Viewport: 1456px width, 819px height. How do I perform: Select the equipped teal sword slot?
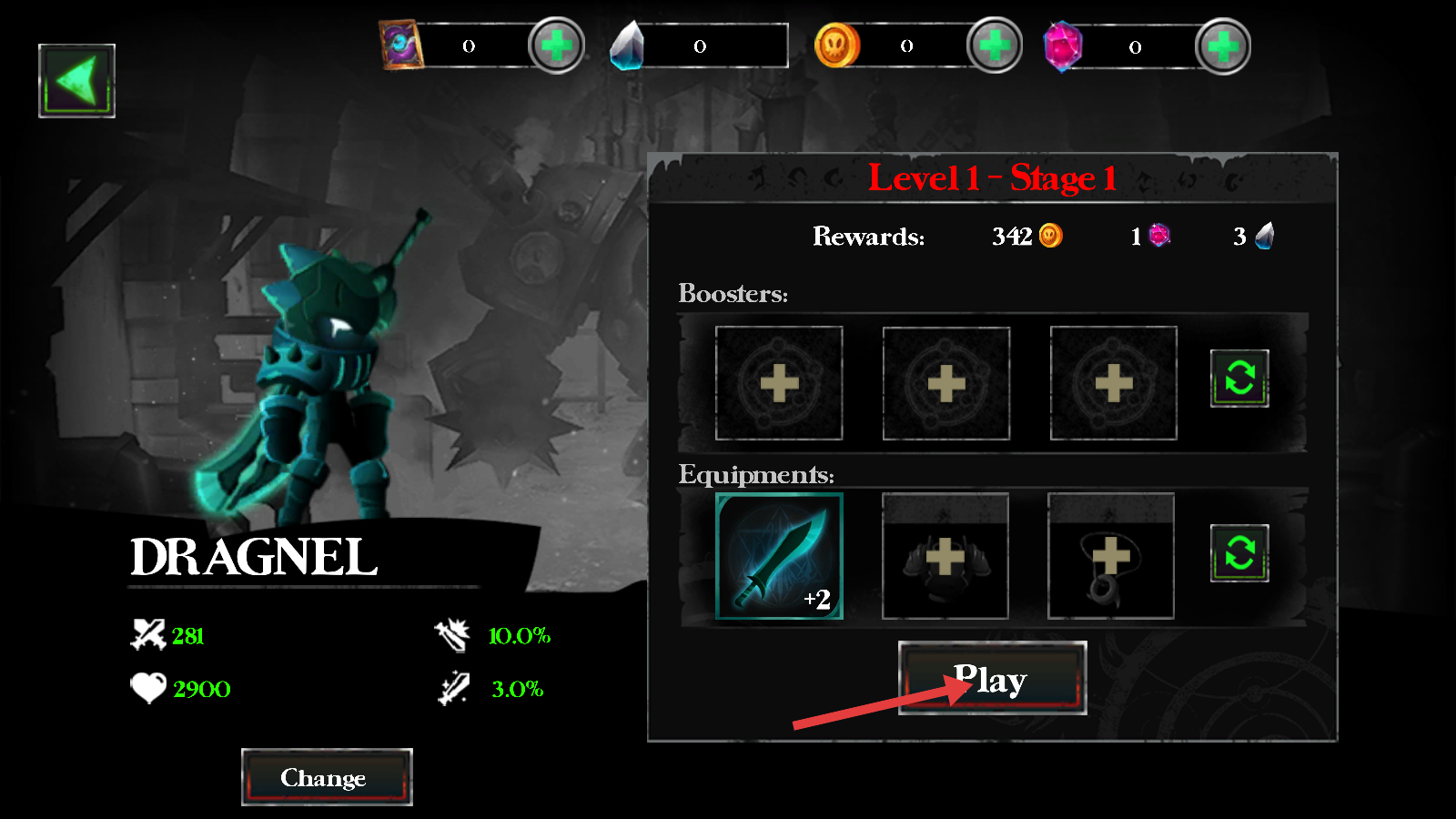point(779,556)
